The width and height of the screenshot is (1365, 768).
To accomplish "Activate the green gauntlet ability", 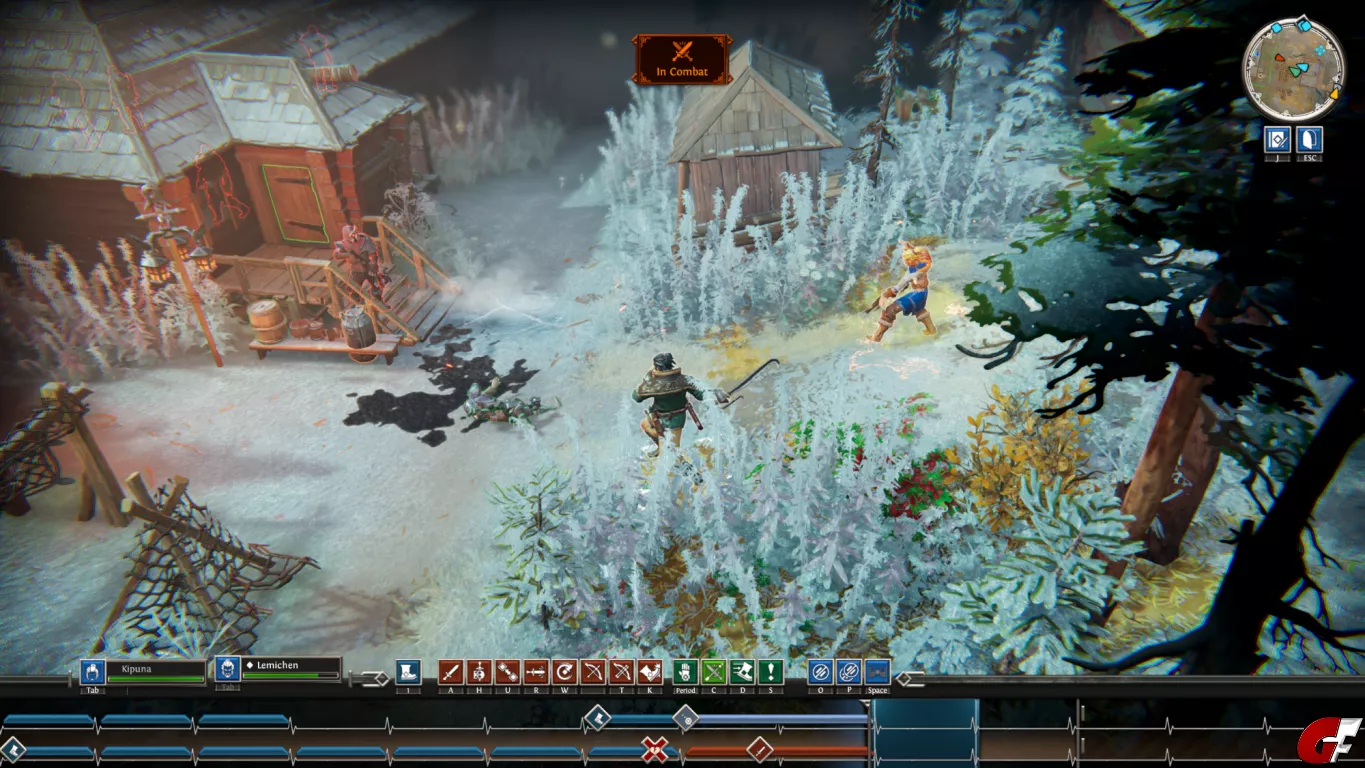I will [685, 672].
